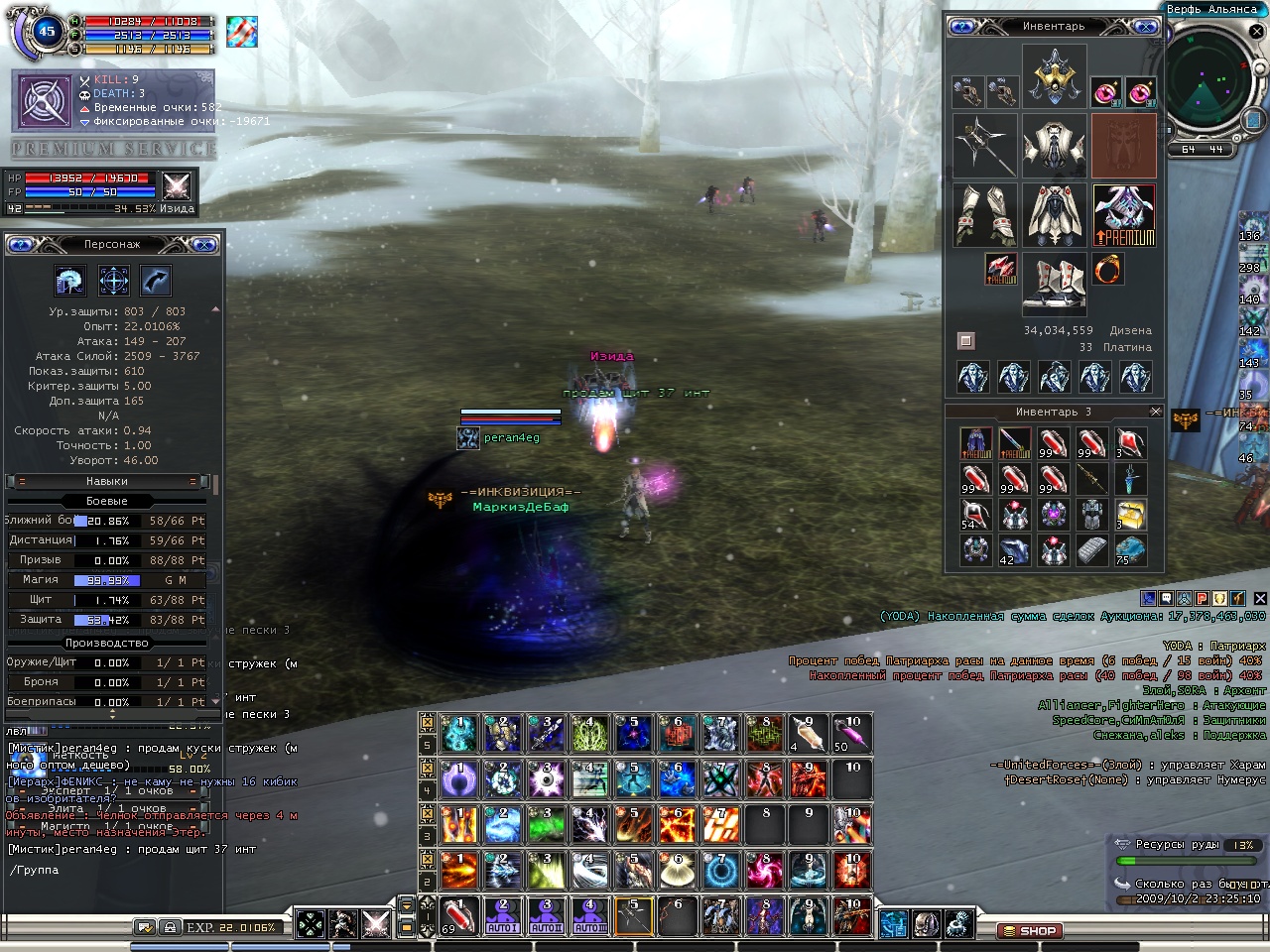Activate the AUTO I hotbar skill
Viewport: 1270px width, 952px height.
point(503,916)
